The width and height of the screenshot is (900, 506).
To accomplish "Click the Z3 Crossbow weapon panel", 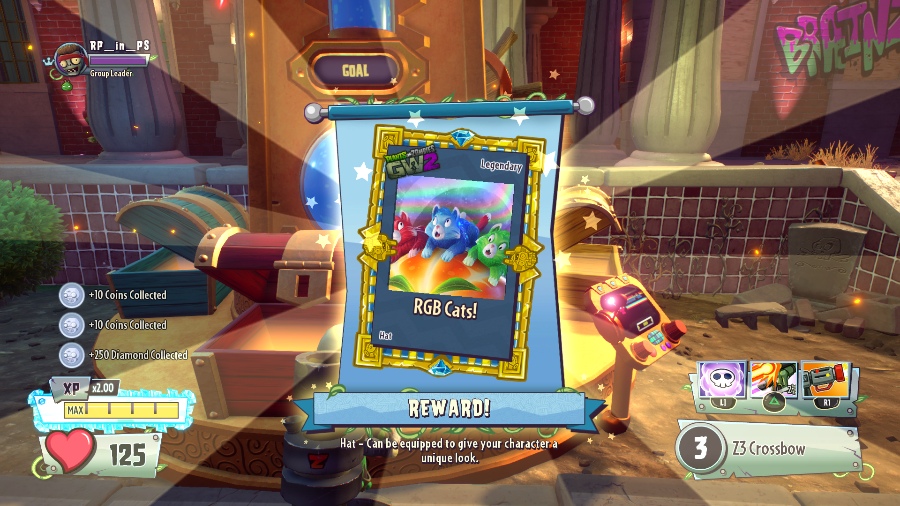I will (768, 448).
